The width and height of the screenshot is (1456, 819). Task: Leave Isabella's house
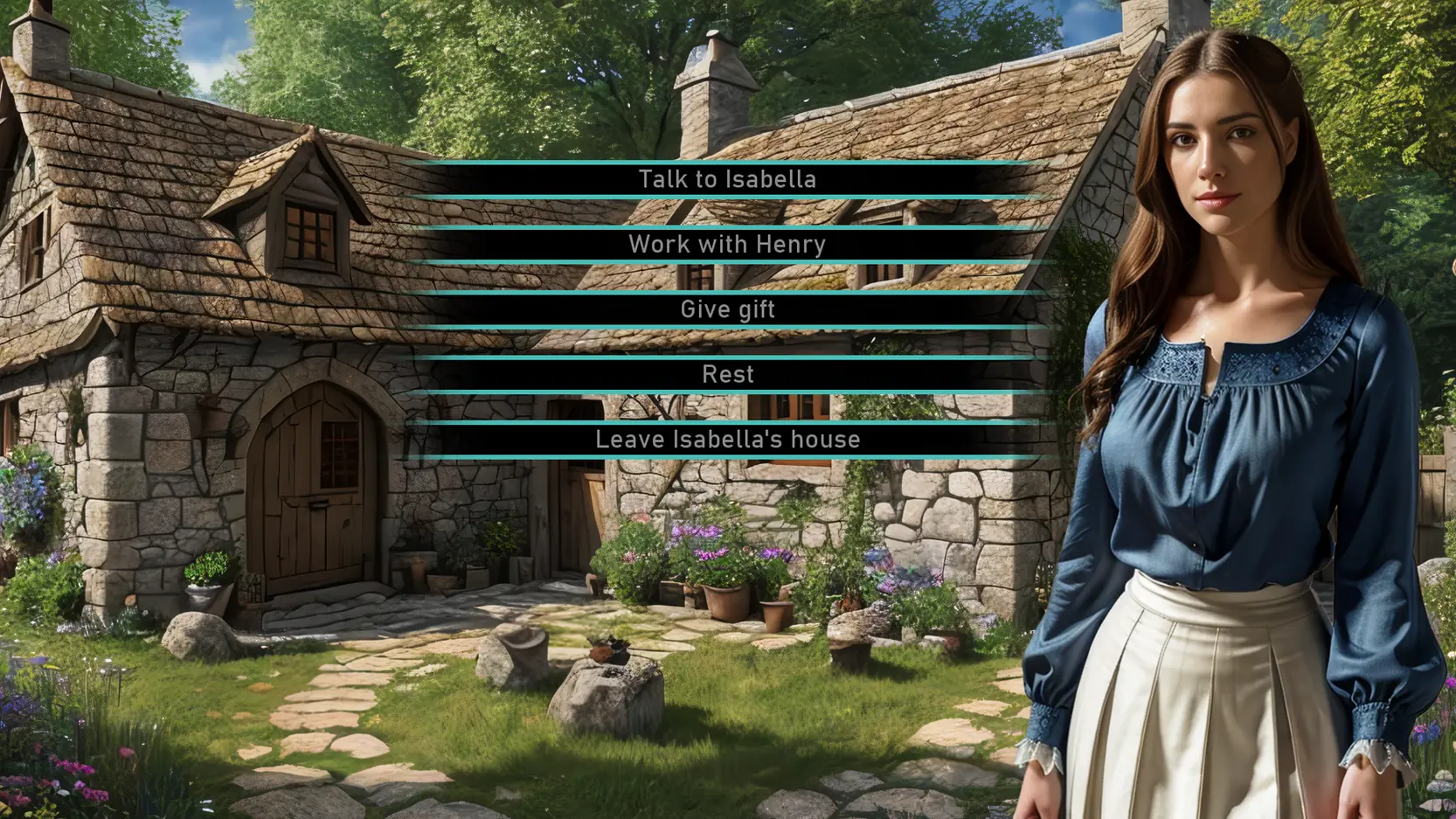(x=727, y=440)
